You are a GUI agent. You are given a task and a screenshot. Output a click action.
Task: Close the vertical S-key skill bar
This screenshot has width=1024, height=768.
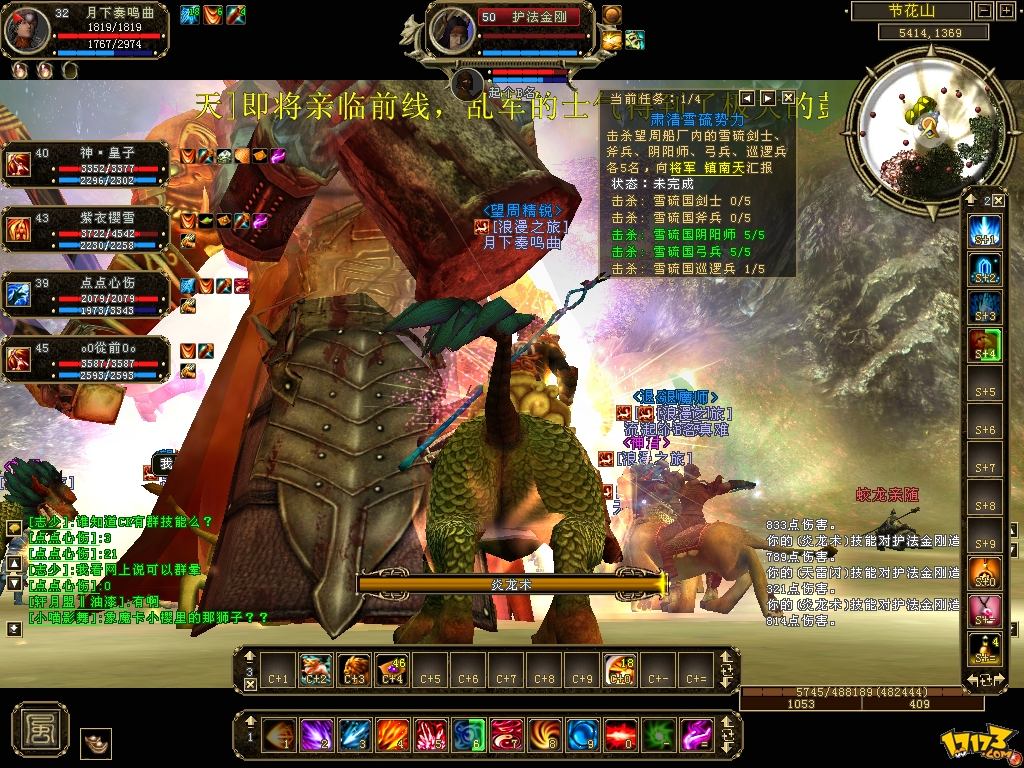[1000, 200]
